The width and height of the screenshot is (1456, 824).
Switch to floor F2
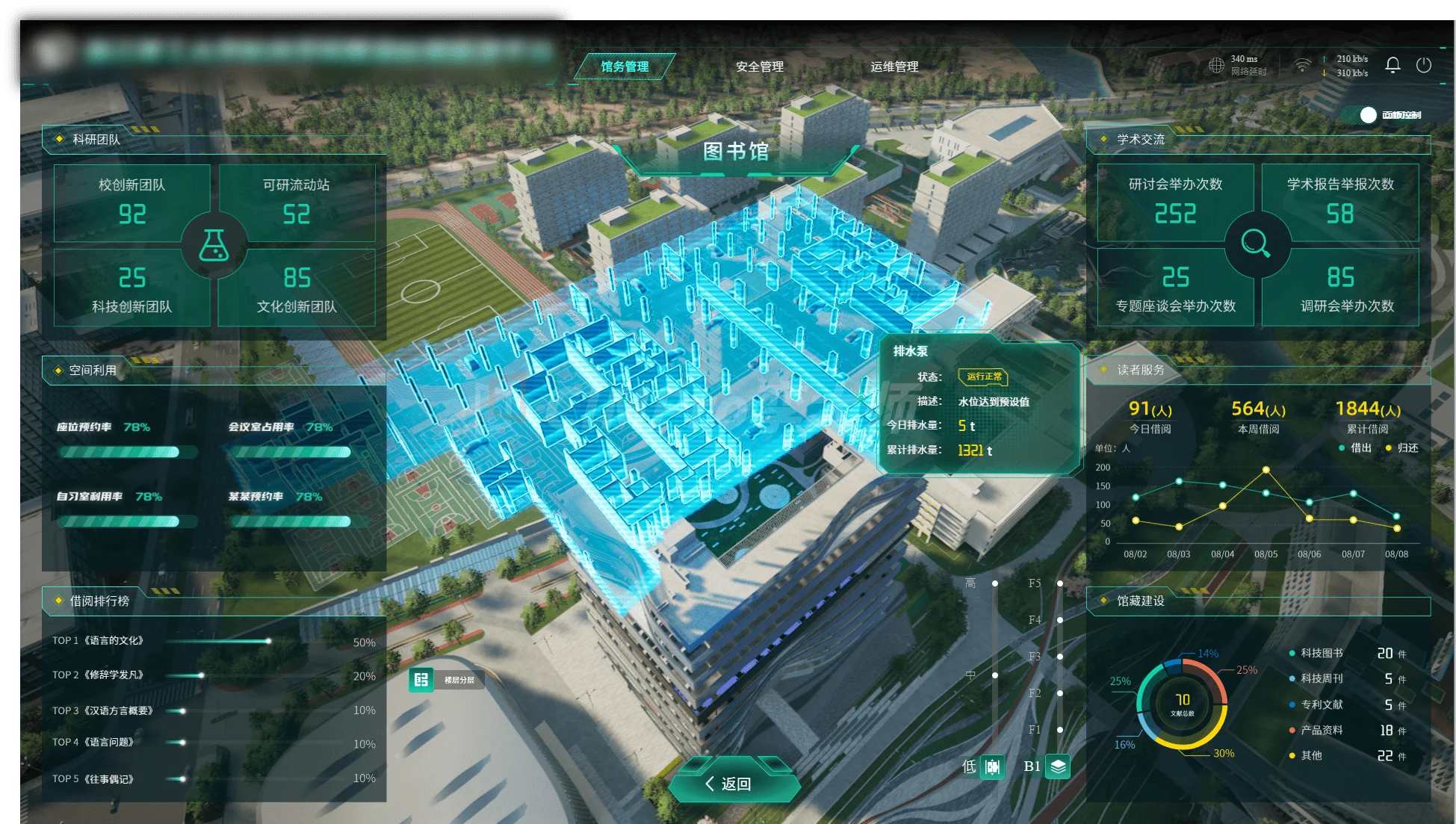point(1059,693)
